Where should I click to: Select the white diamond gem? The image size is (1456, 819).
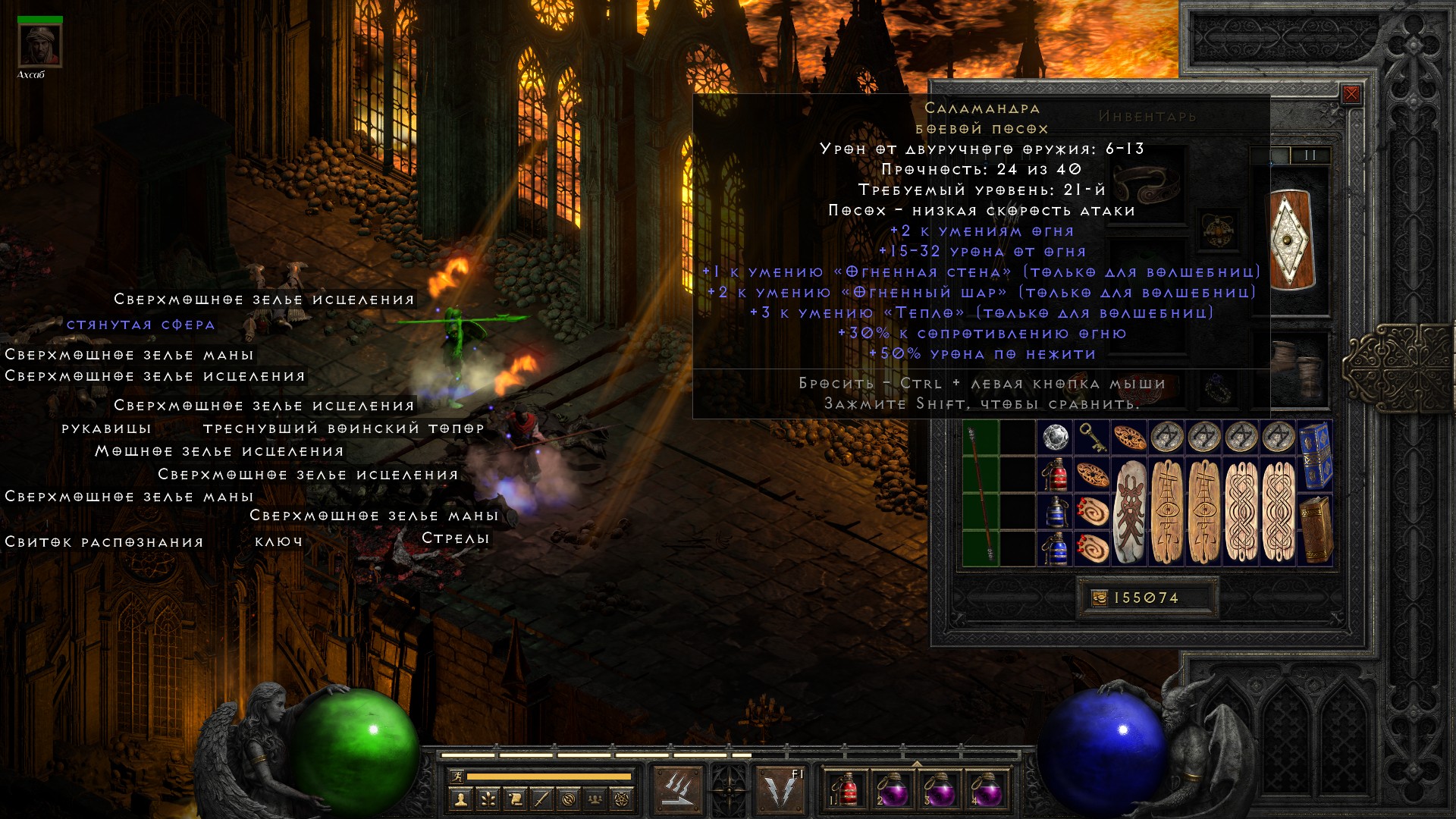pos(1055,438)
